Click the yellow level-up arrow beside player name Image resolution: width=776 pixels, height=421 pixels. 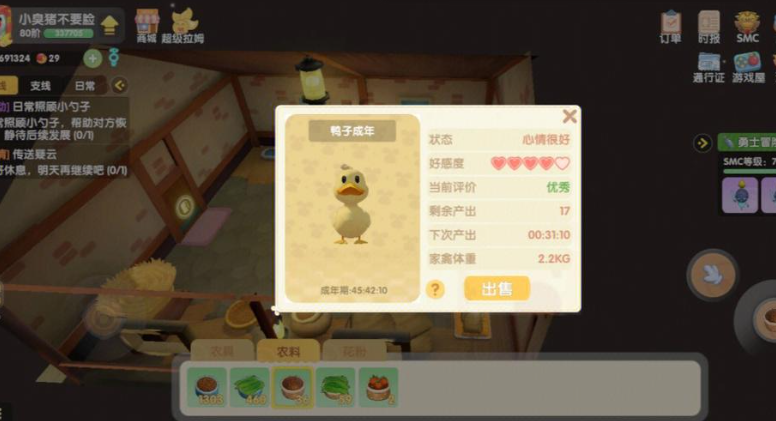[x=110, y=24]
